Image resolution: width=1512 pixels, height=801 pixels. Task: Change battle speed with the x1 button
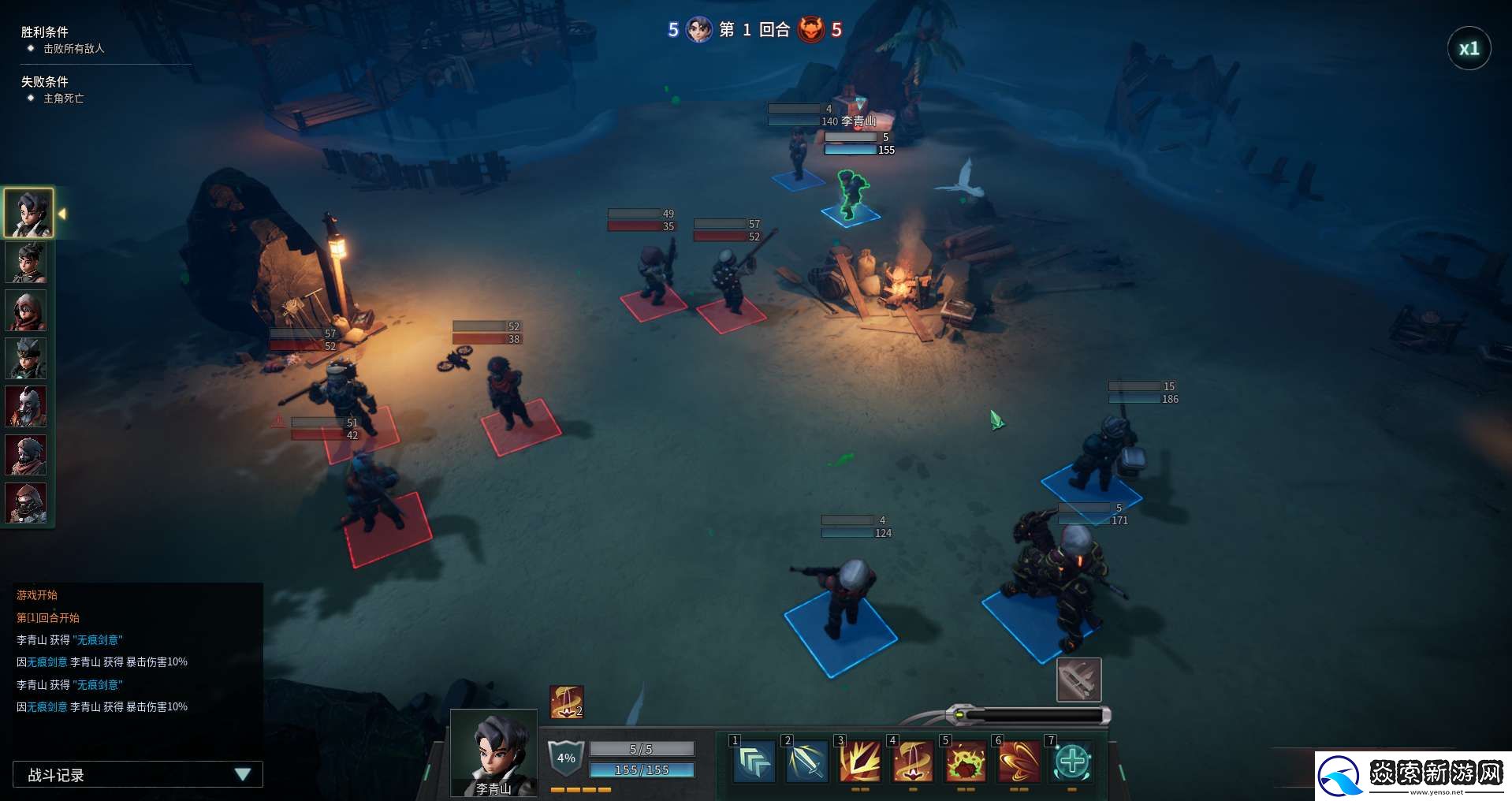pyautogui.click(x=1469, y=49)
